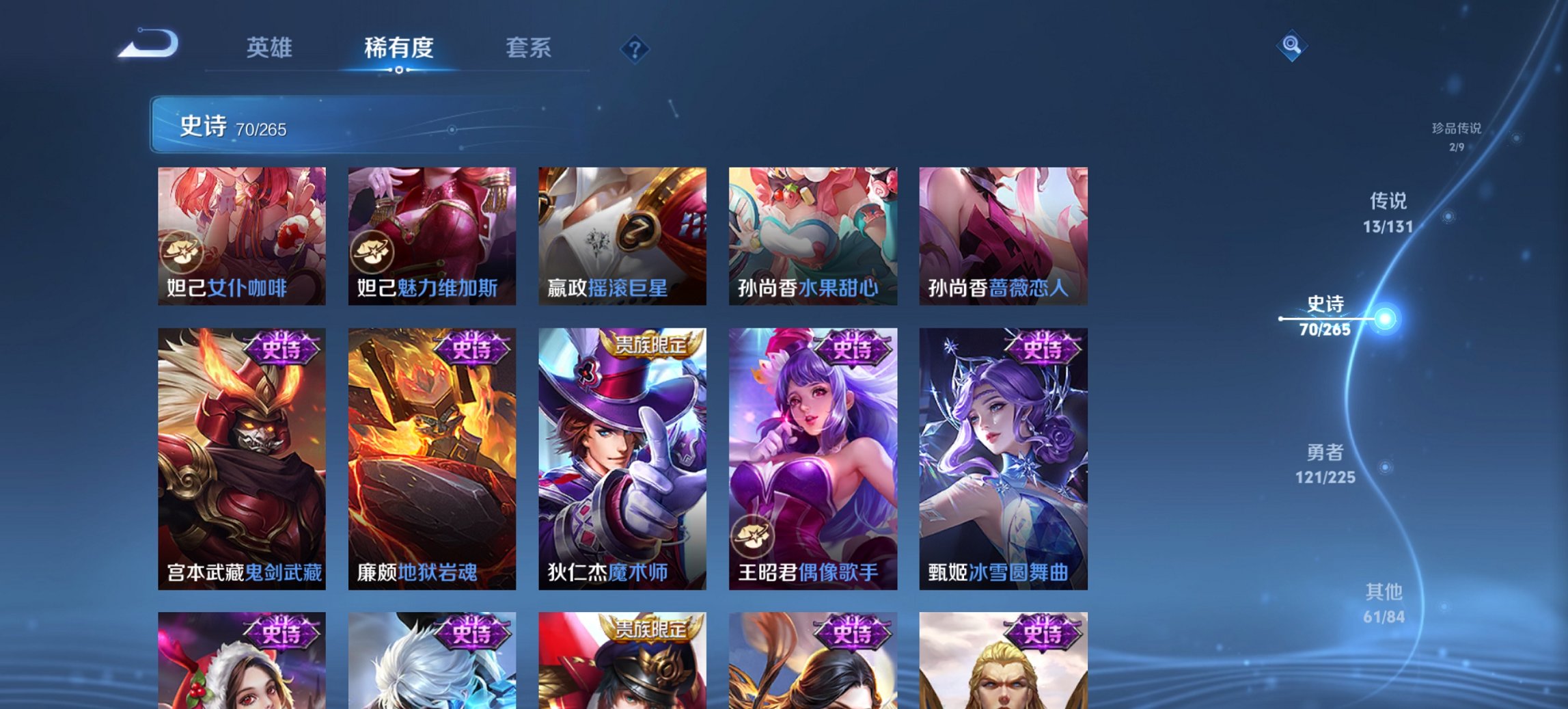
Task: Open the 套系 tab
Action: pyautogui.click(x=529, y=48)
